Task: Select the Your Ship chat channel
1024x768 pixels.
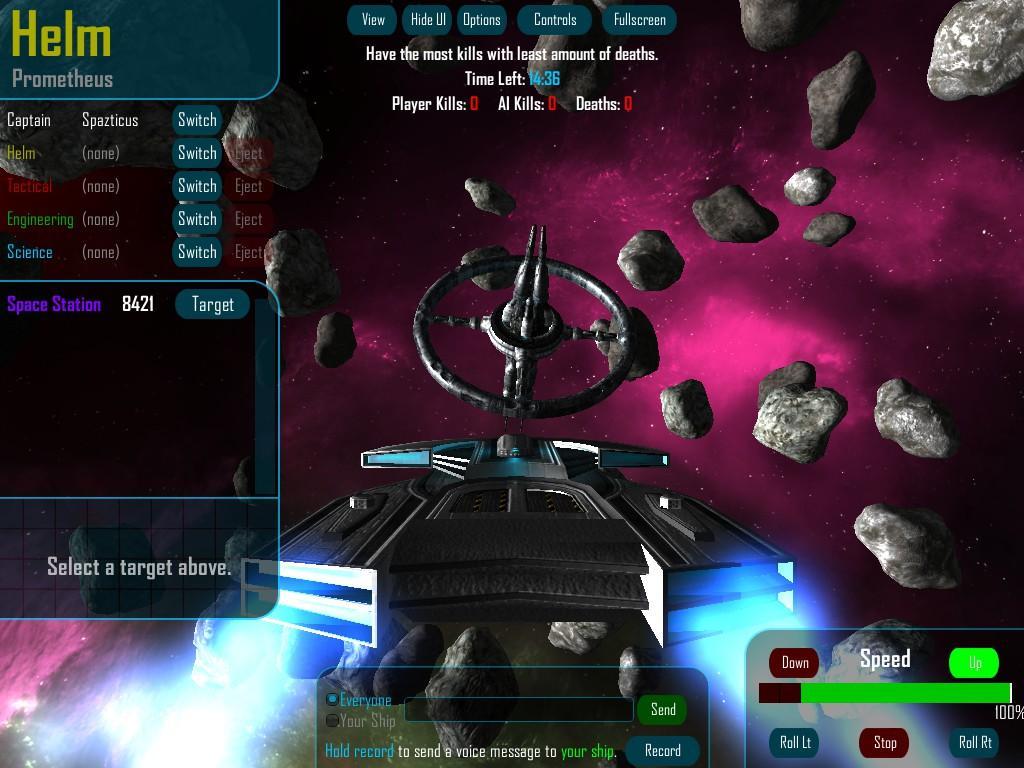Action: coord(333,720)
